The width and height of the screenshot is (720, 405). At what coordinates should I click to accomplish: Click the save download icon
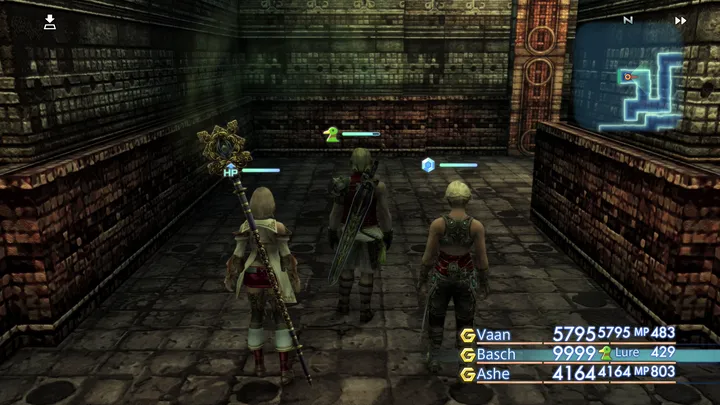click(50, 22)
